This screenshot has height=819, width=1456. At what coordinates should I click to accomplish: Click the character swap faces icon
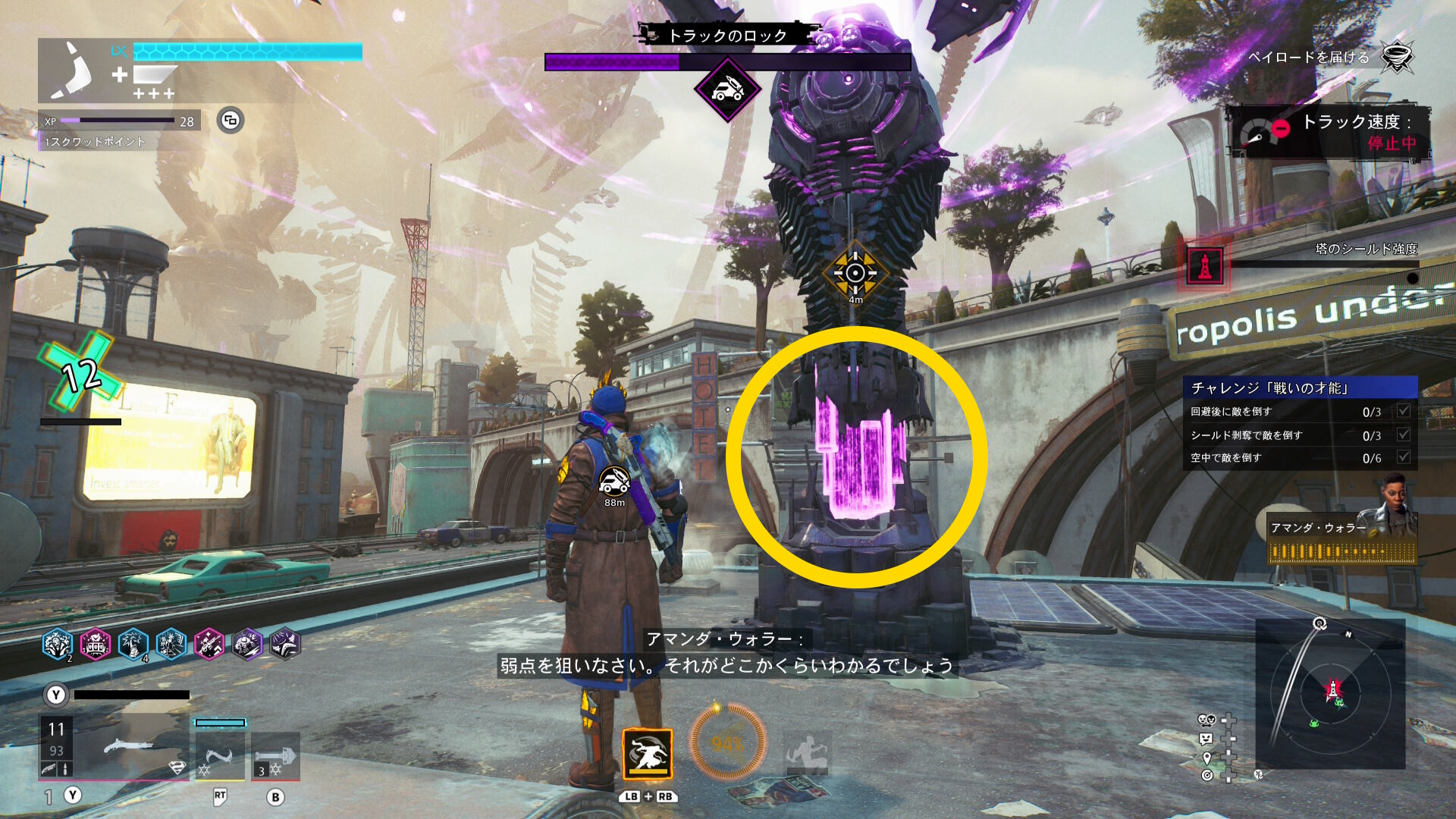coord(1206,720)
